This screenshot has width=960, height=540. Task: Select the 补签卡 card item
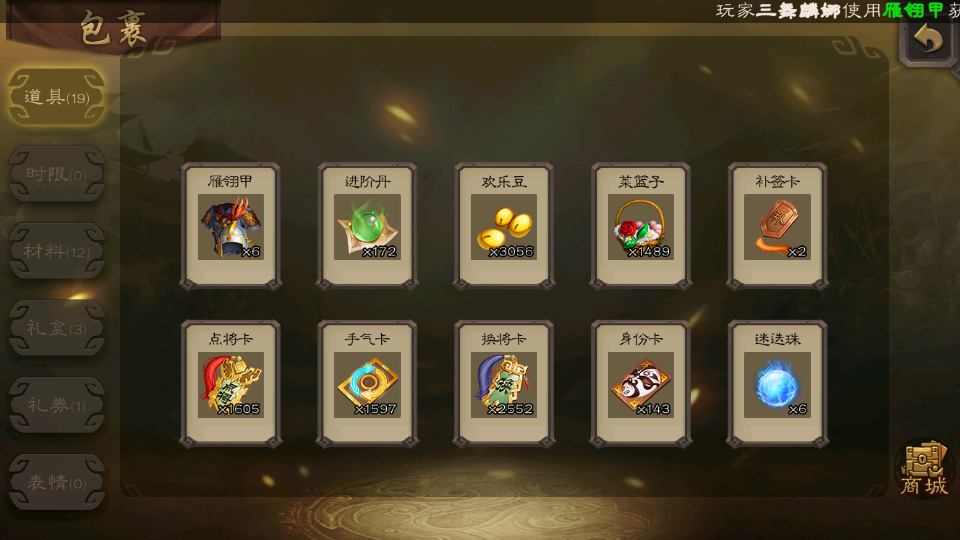777,226
